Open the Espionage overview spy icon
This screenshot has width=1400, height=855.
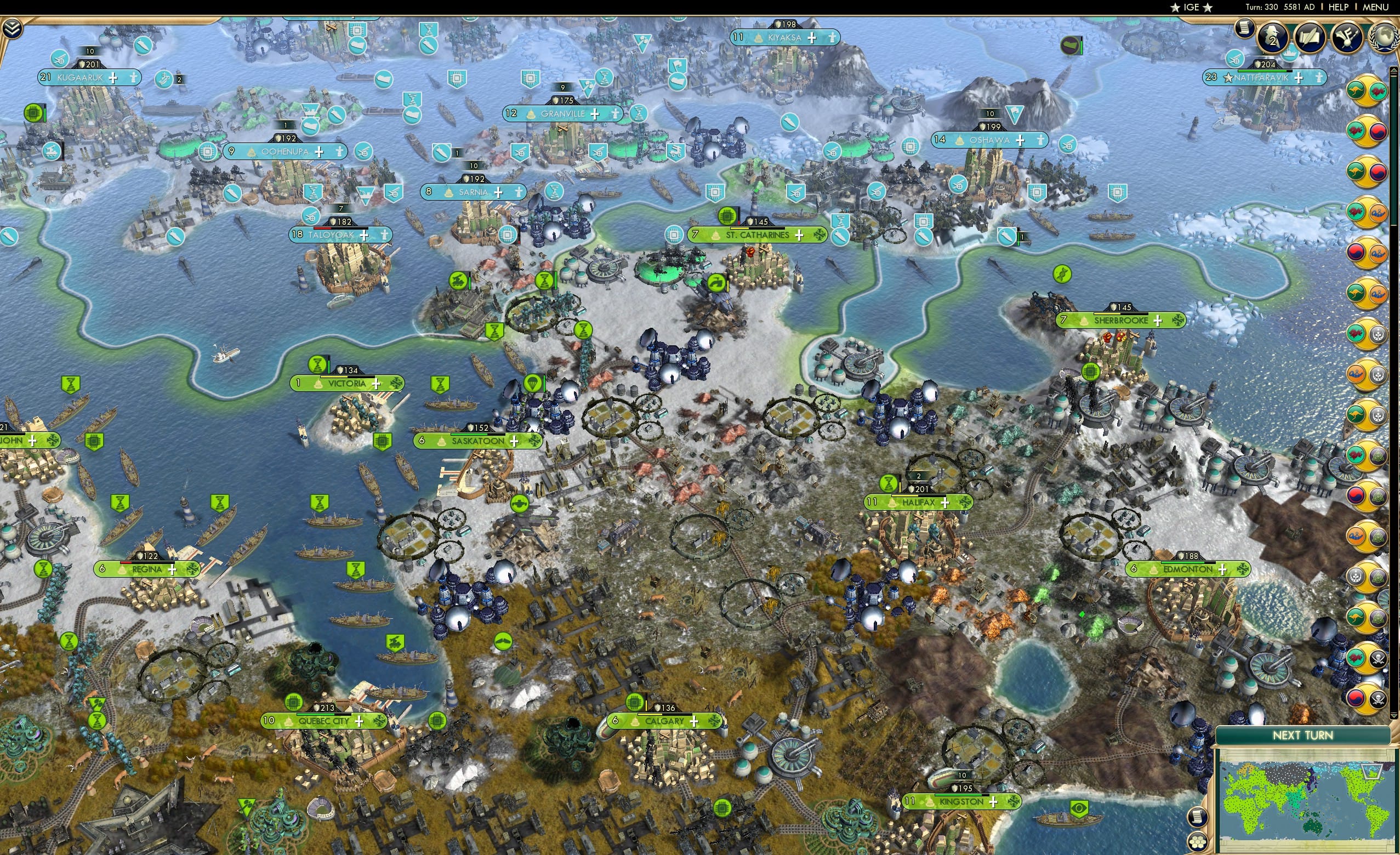pos(1273,38)
